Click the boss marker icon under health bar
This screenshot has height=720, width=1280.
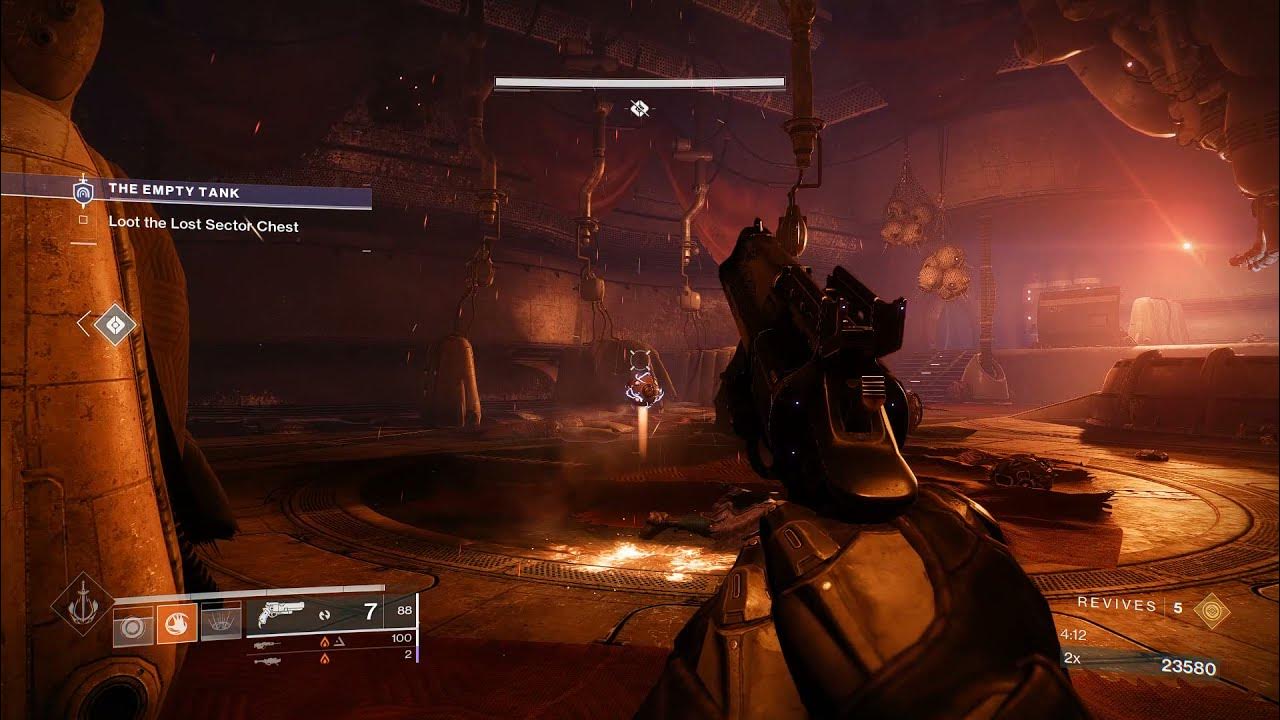tap(640, 108)
